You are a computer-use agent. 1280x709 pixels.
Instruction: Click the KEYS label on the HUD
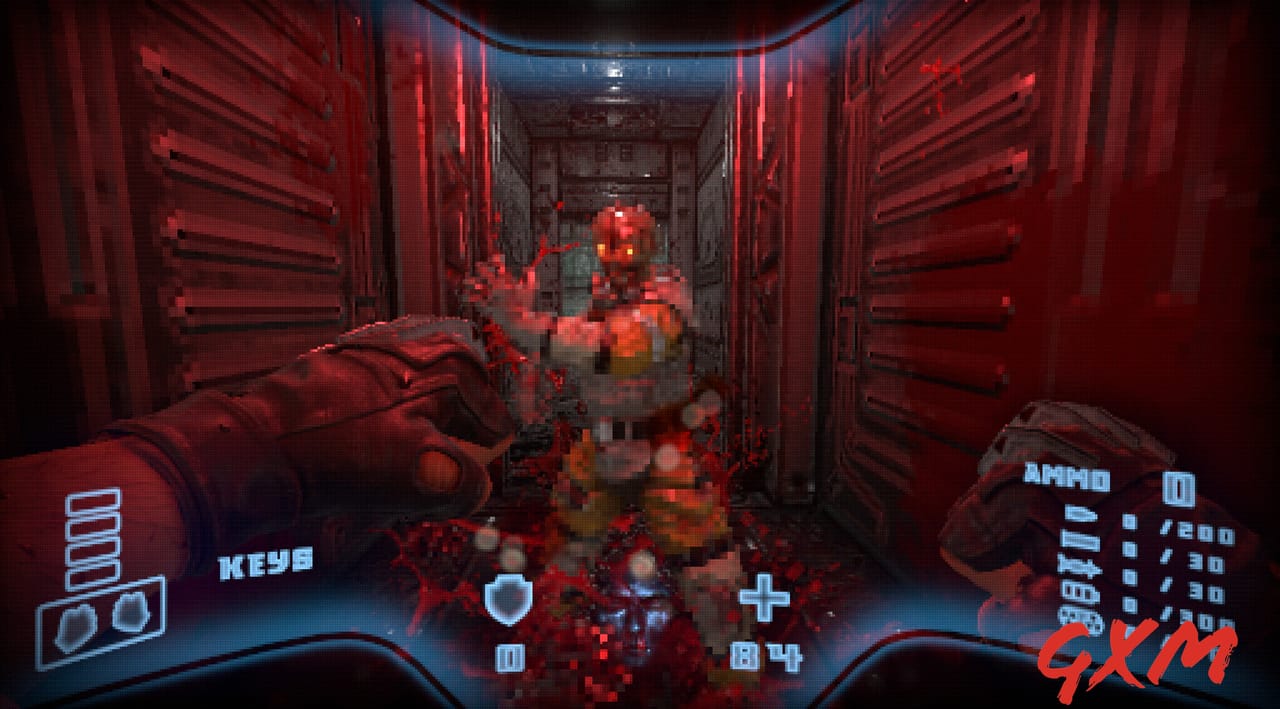point(266,563)
